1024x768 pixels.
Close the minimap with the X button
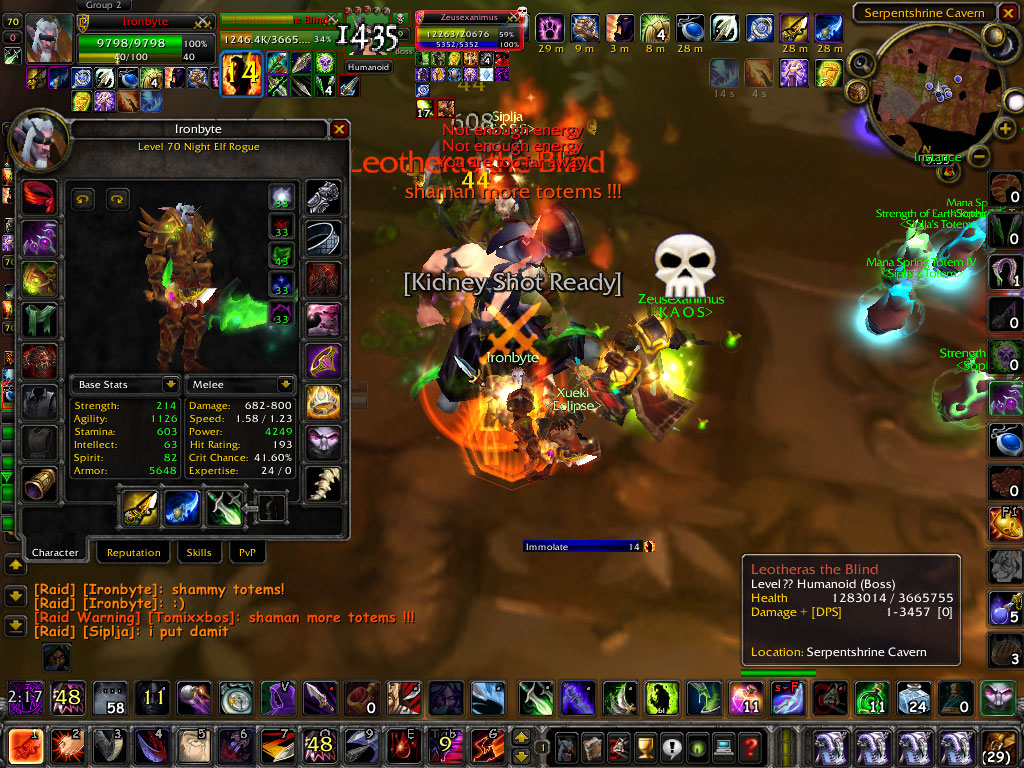(x=1007, y=13)
